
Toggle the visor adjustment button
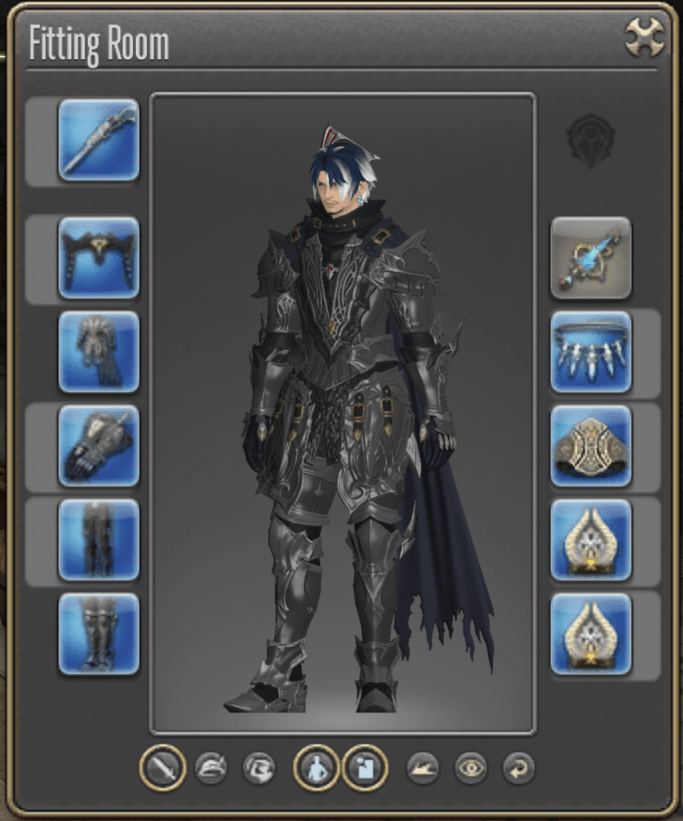[x=259, y=768]
